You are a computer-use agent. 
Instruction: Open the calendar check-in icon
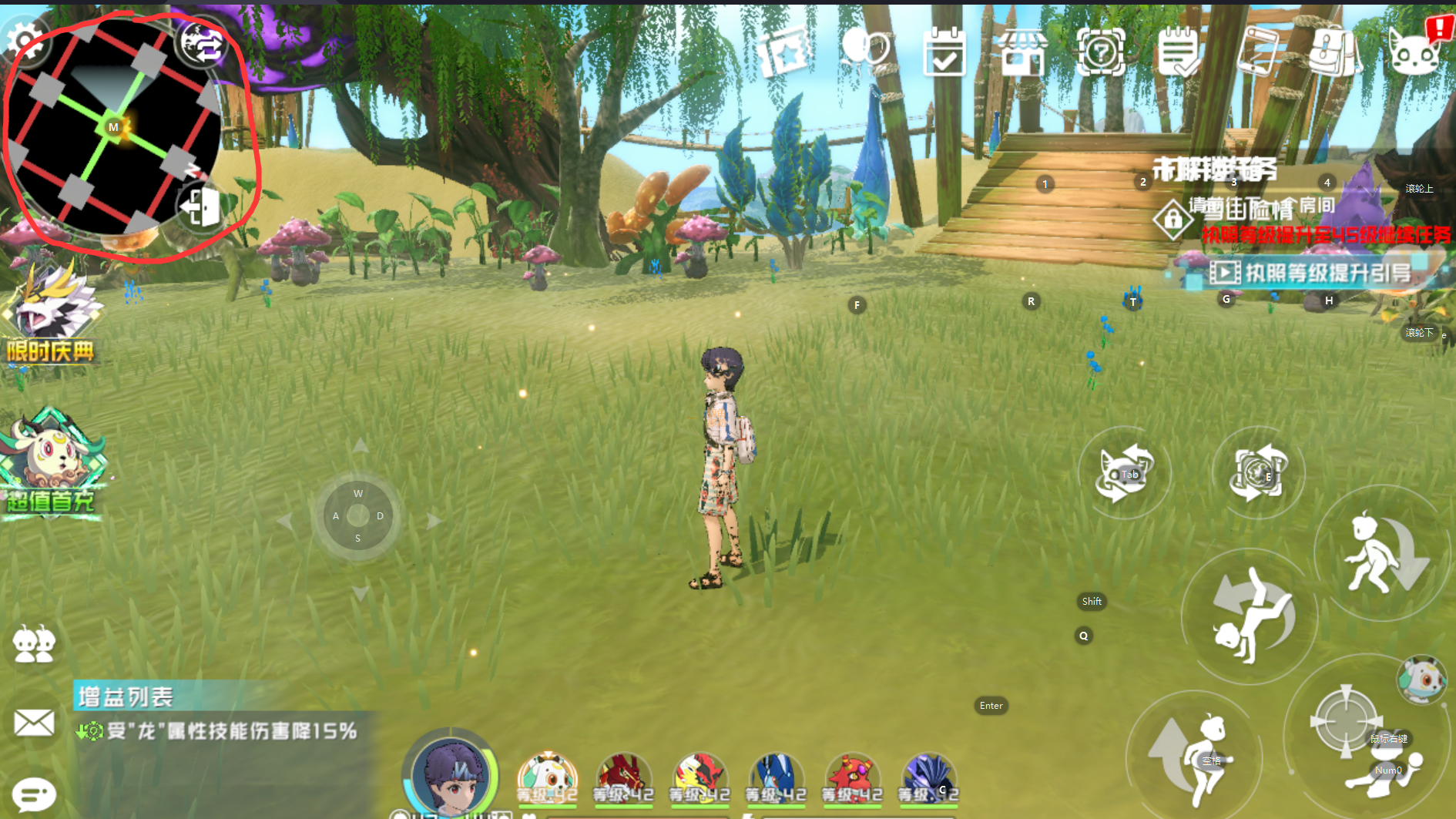click(x=944, y=52)
